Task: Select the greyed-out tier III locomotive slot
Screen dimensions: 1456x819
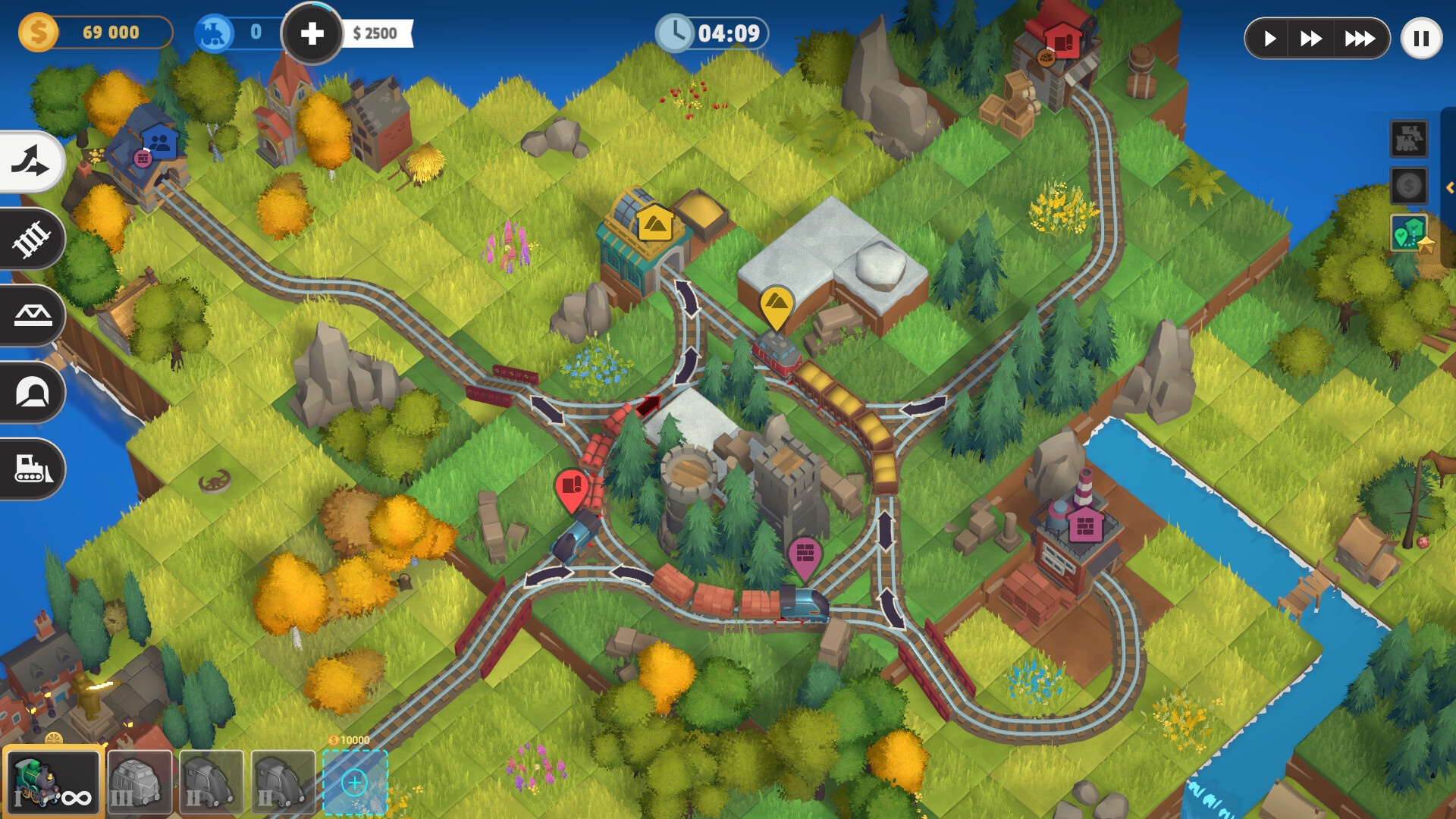Action: pos(140,782)
